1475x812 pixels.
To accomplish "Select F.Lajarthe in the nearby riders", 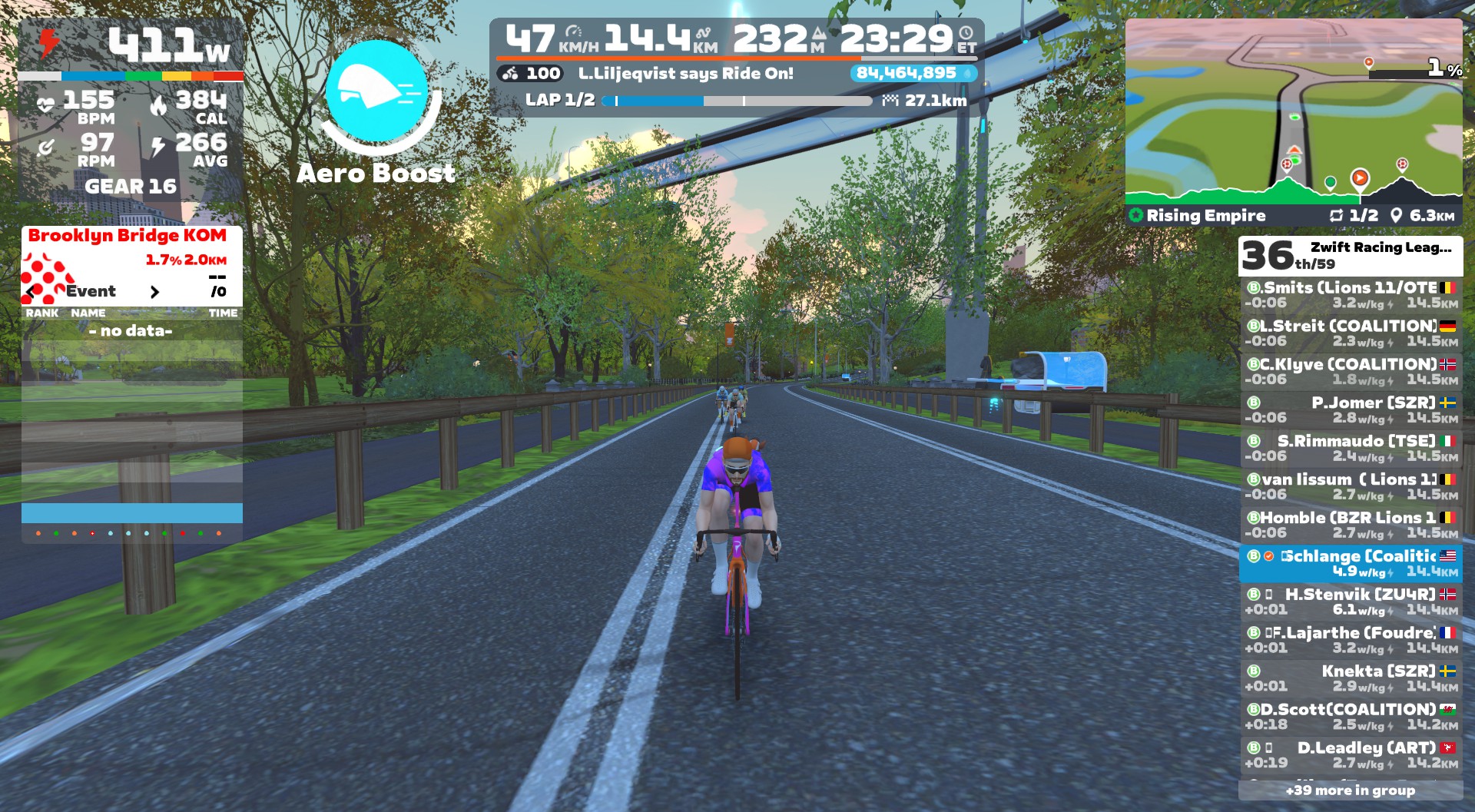I will (x=1350, y=640).
